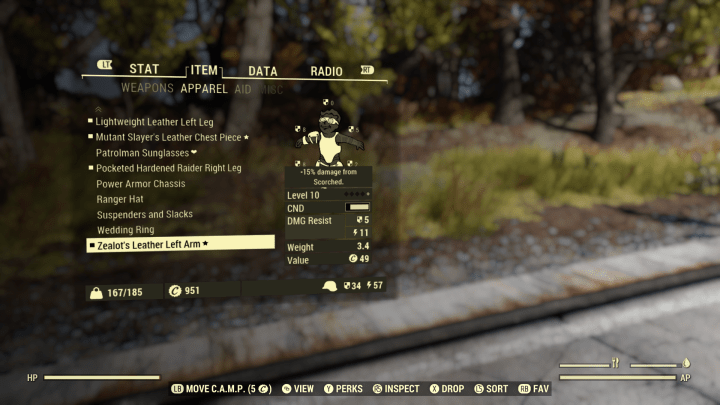Choose the Wedding Ring entry

[x=125, y=230]
